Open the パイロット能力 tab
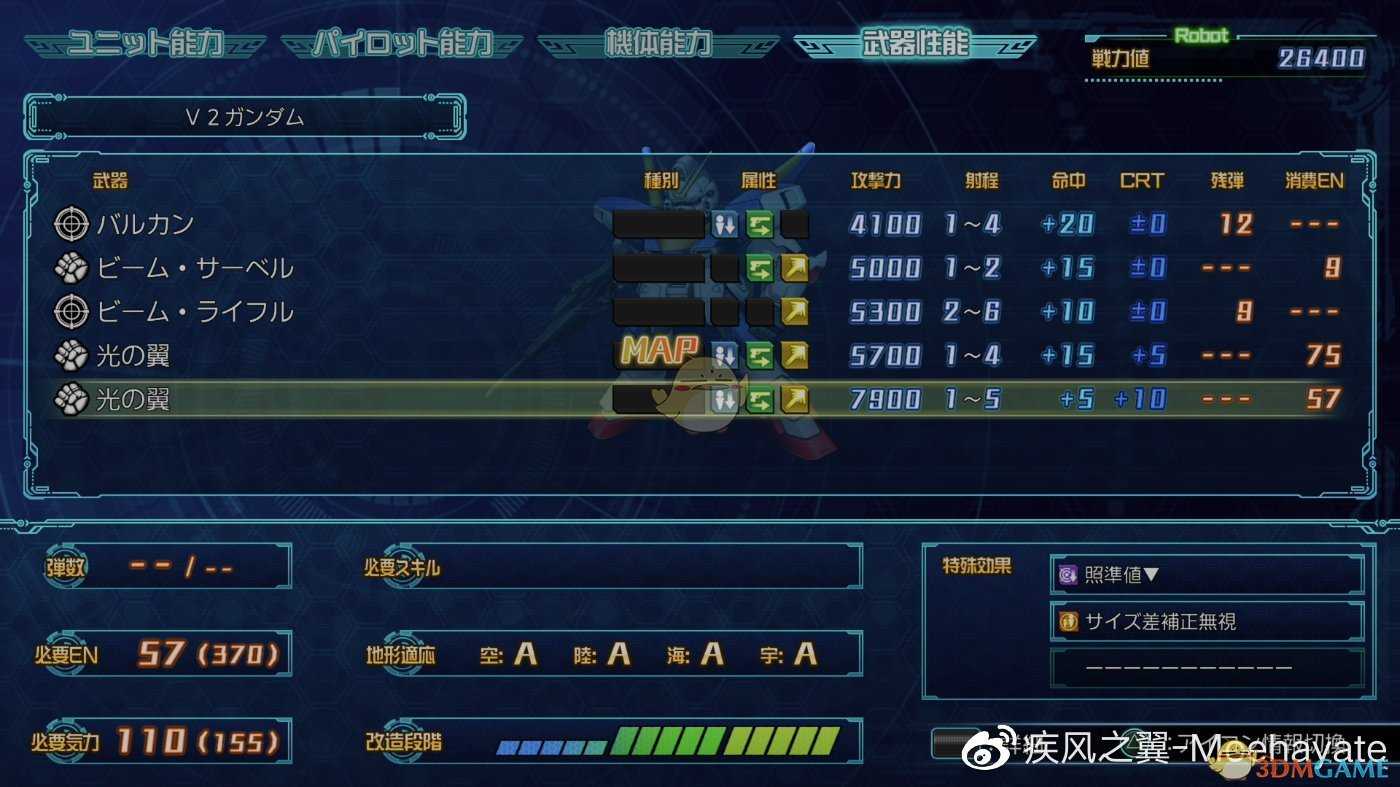 click(x=403, y=43)
